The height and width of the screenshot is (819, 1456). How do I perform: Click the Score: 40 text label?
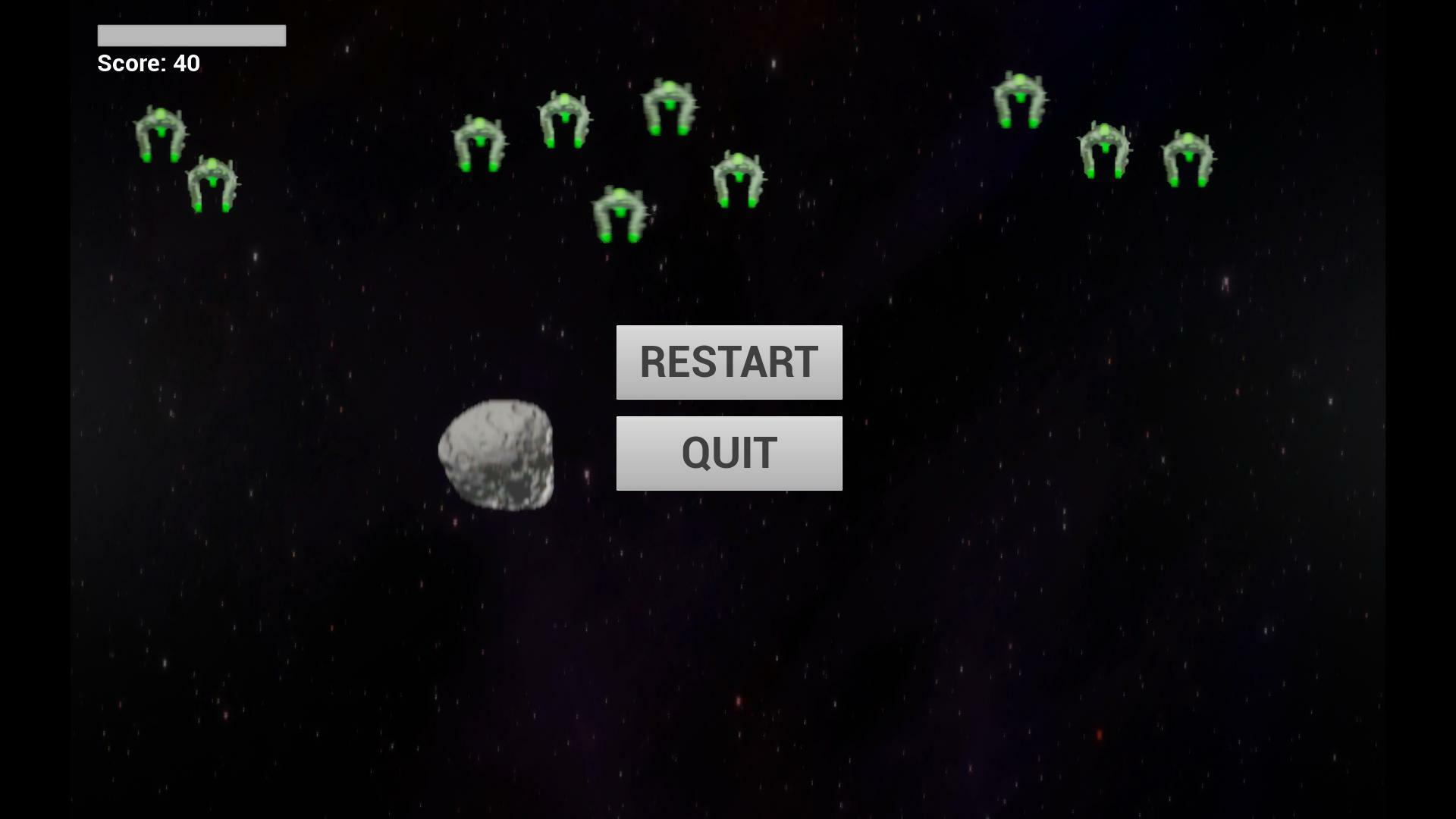[x=147, y=64]
